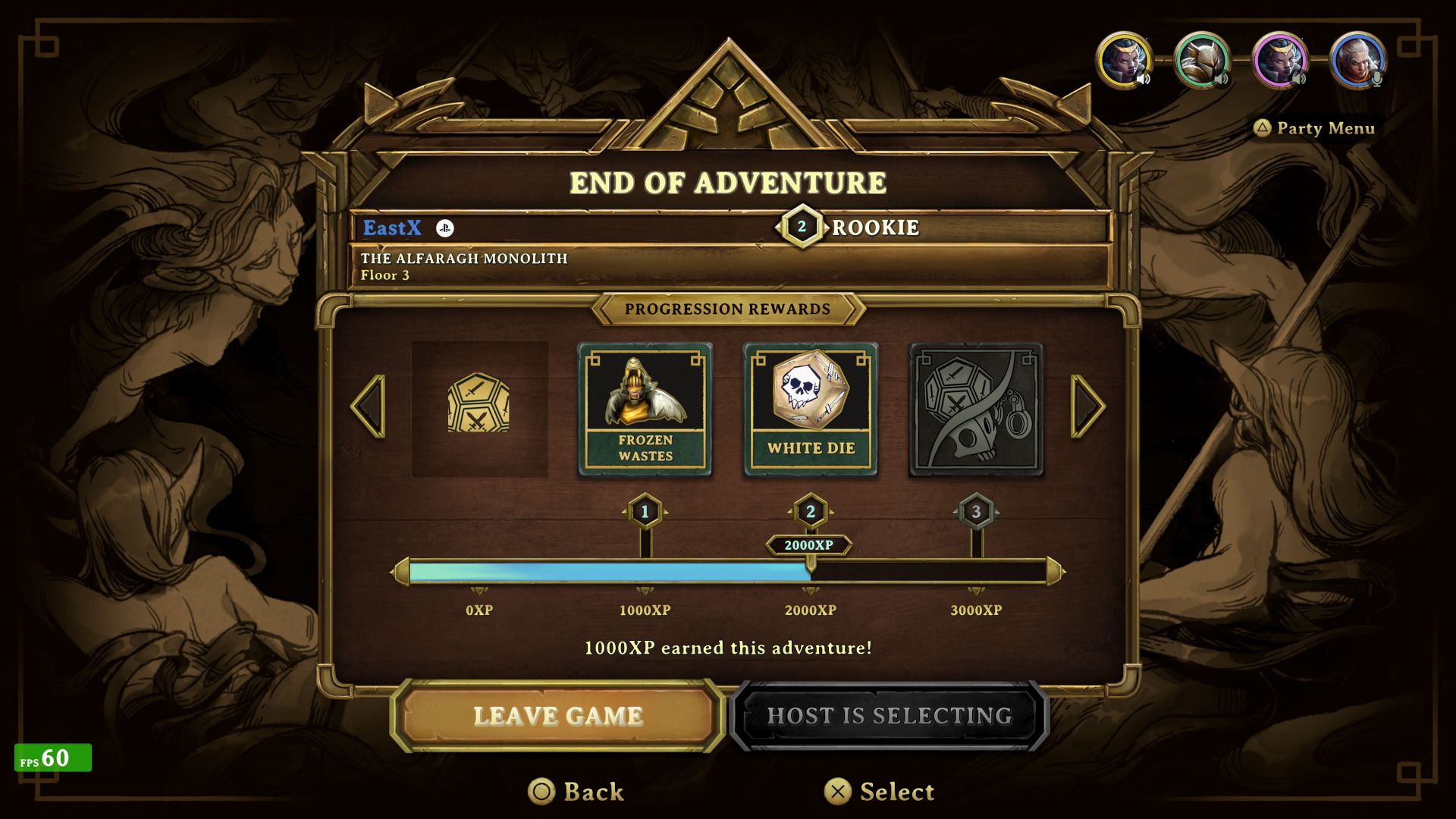Screen dimensions: 1456x819
Task: Select the Frozen Wastes reward card
Action: point(645,409)
